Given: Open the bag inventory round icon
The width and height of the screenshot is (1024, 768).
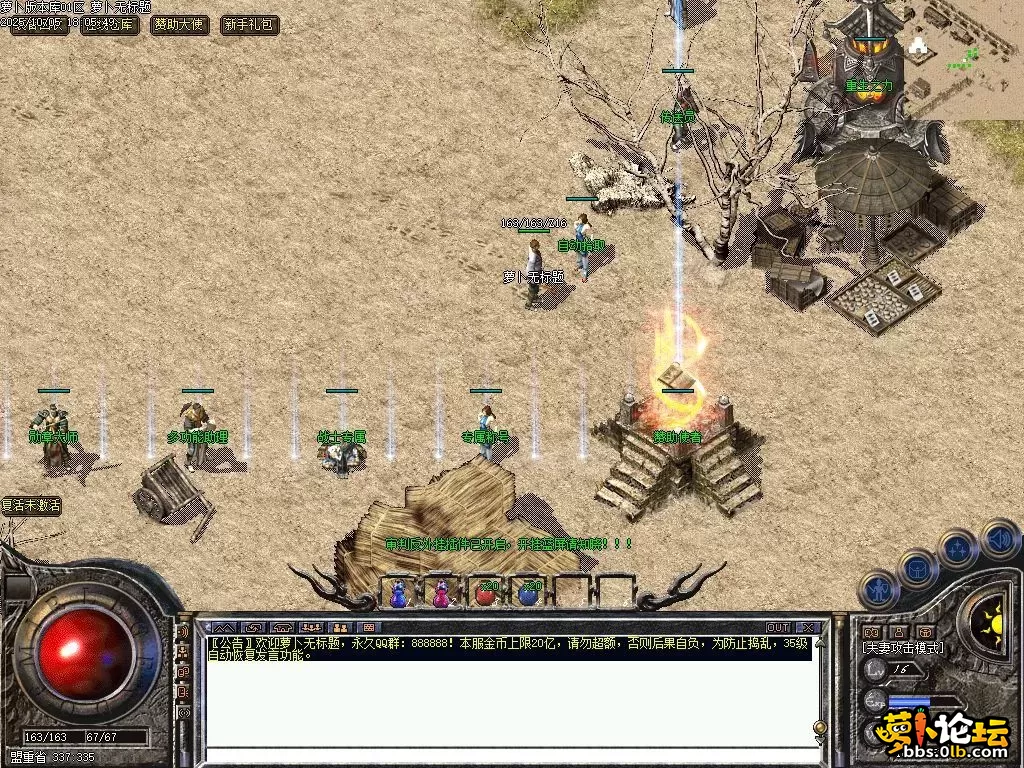Looking at the screenshot, I should point(917,567).
